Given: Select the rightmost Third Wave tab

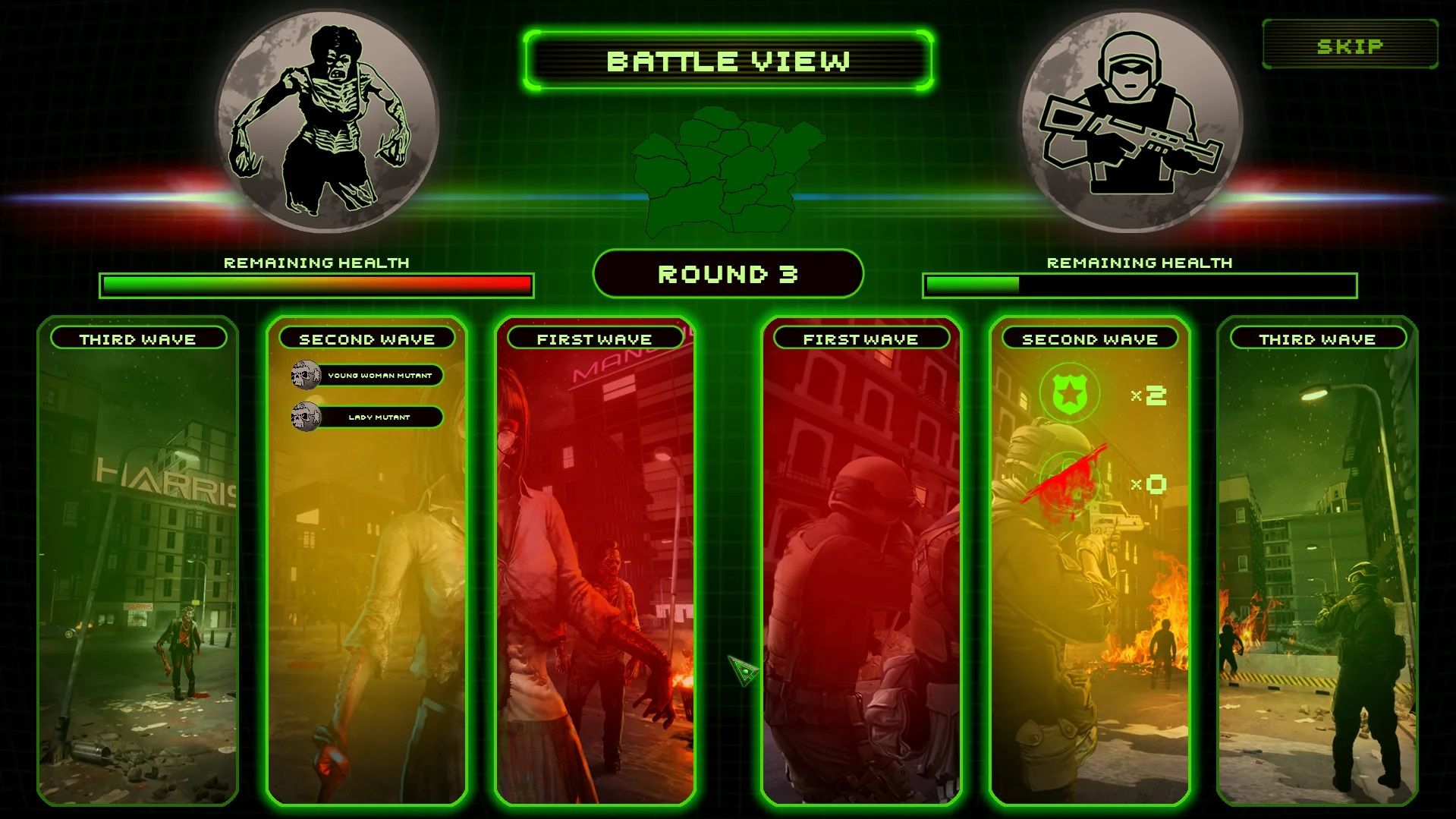Looking at the screenshot, I should (x=1319, y=339).
